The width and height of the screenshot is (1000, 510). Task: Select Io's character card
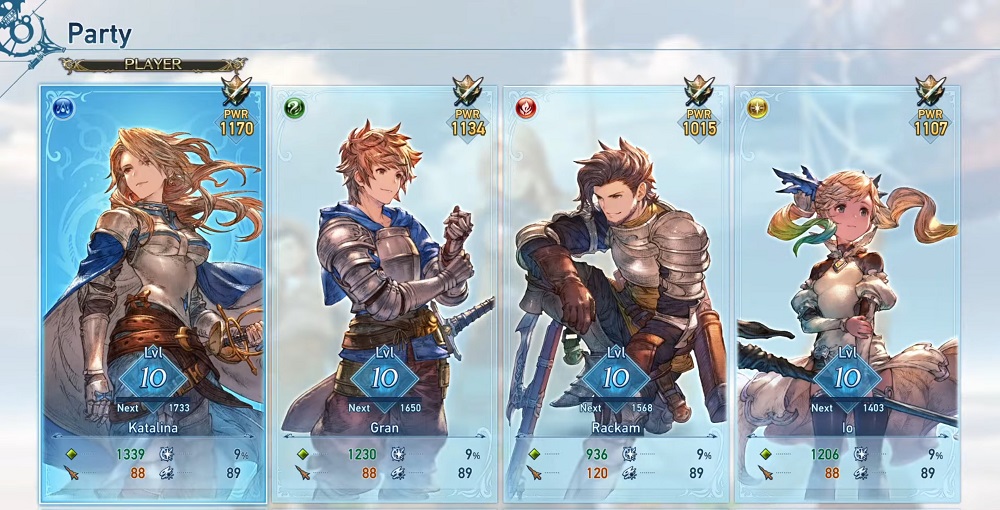[847, 290]
